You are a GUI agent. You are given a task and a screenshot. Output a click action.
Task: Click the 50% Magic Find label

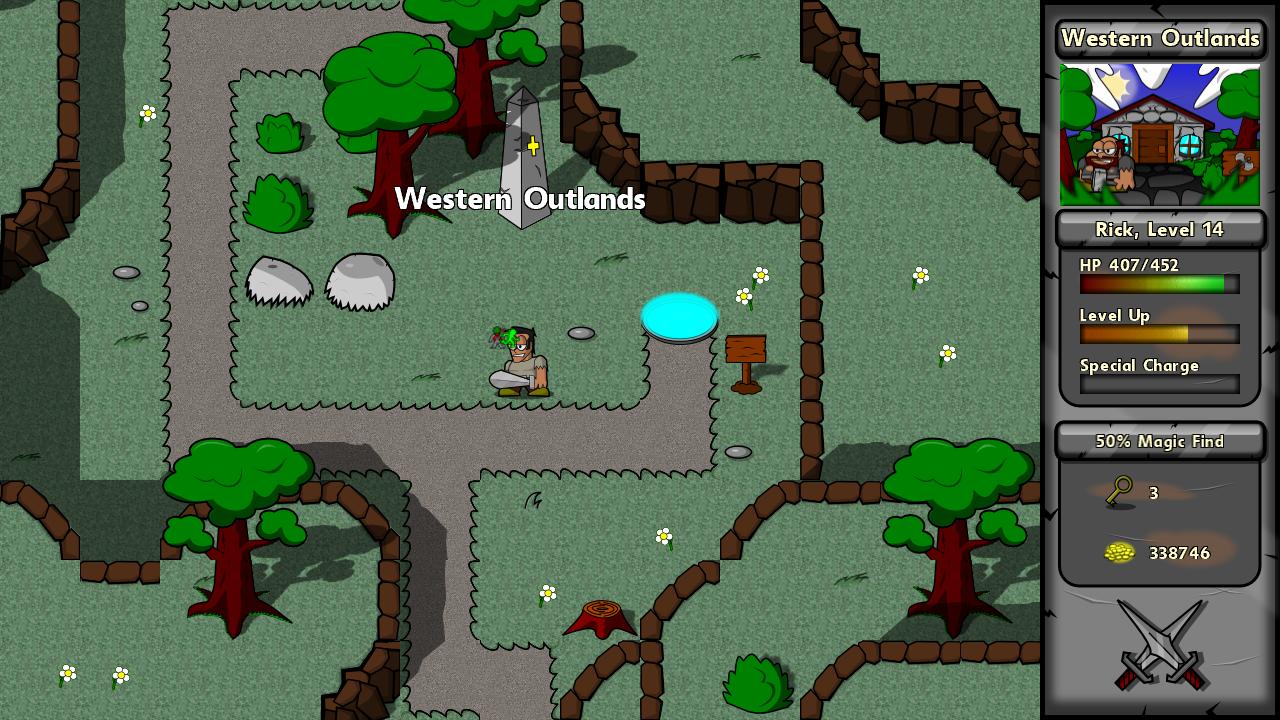[x=1159, y=441]
